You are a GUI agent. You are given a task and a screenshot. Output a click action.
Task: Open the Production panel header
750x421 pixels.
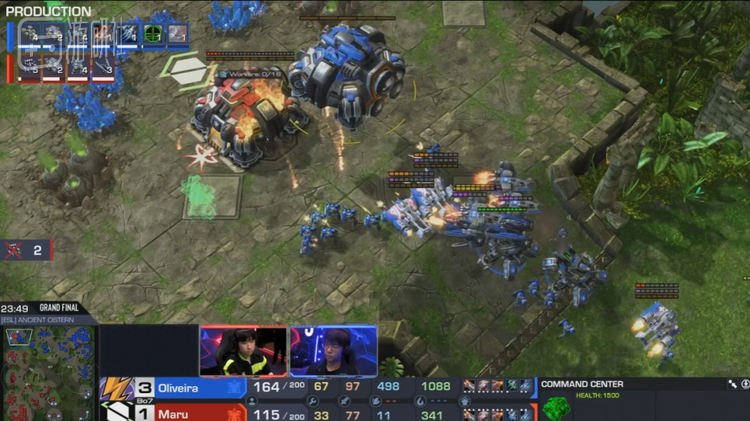pyautogui.click(x=46, y=11)
